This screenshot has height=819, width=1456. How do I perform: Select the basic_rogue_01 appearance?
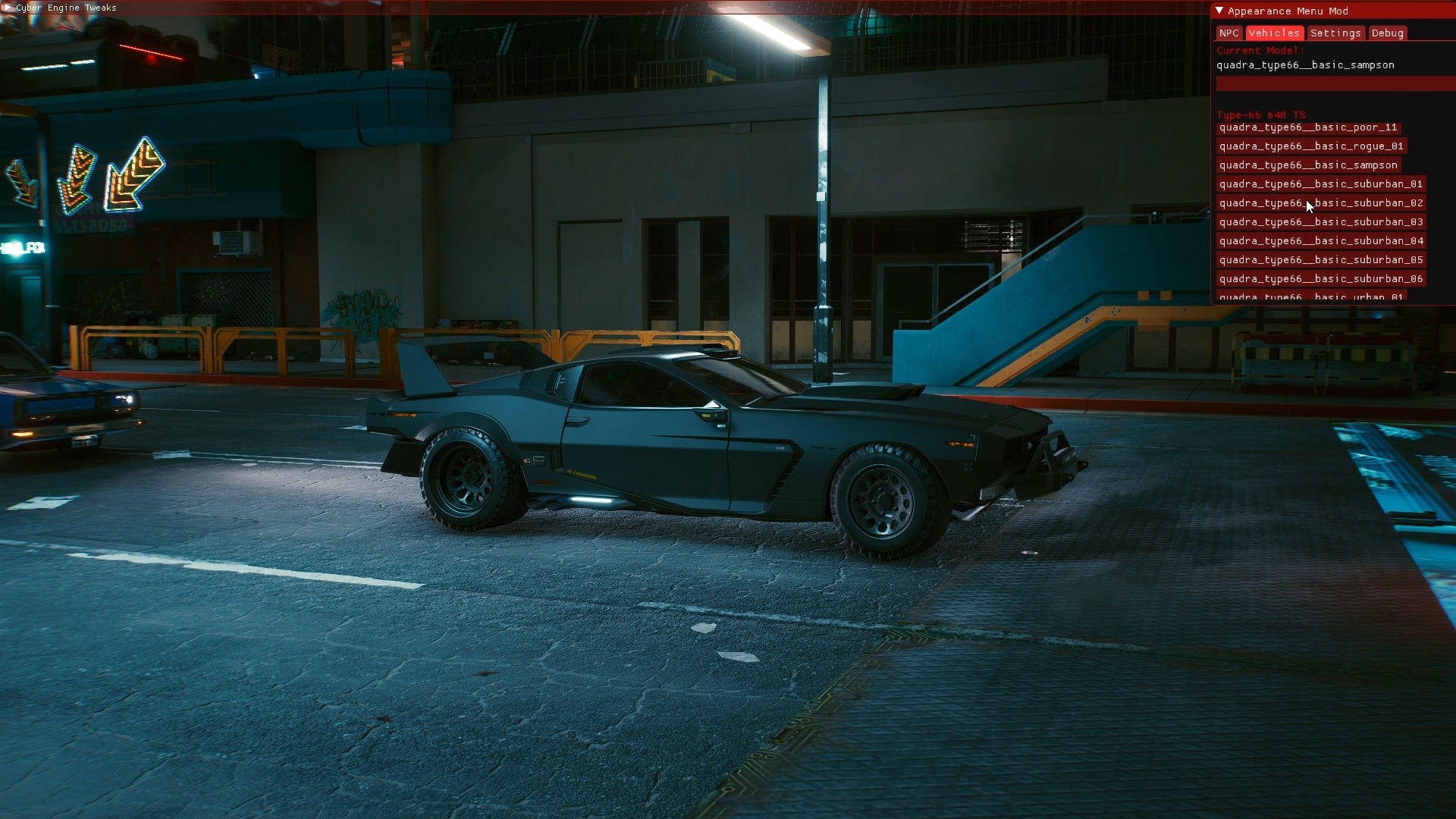point(1311,146)
